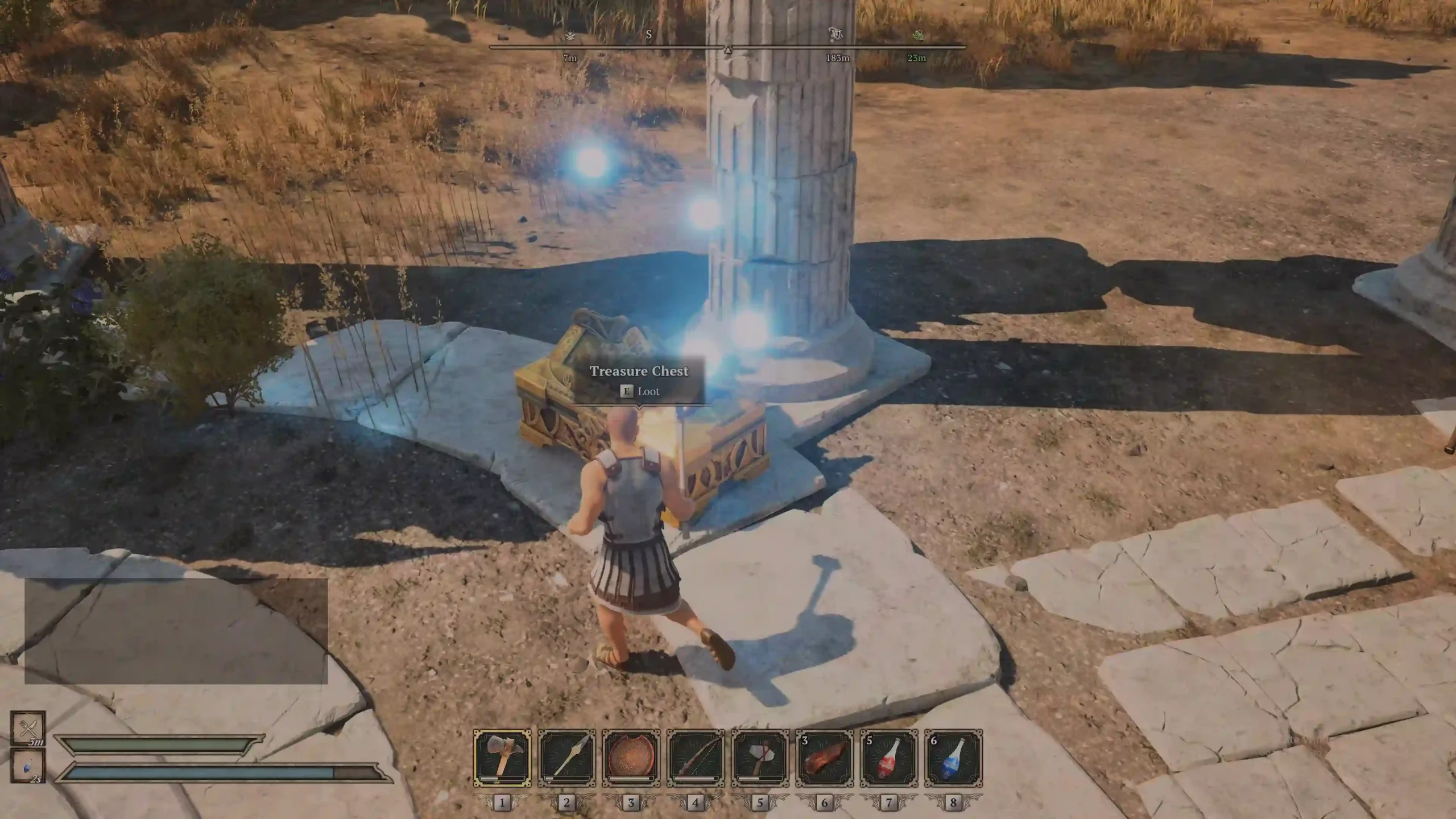Image resolution: width=1456 pixels, height=819 pixels.
Task: Click the blue potion buff status icon
Action: tap(27, 766)
